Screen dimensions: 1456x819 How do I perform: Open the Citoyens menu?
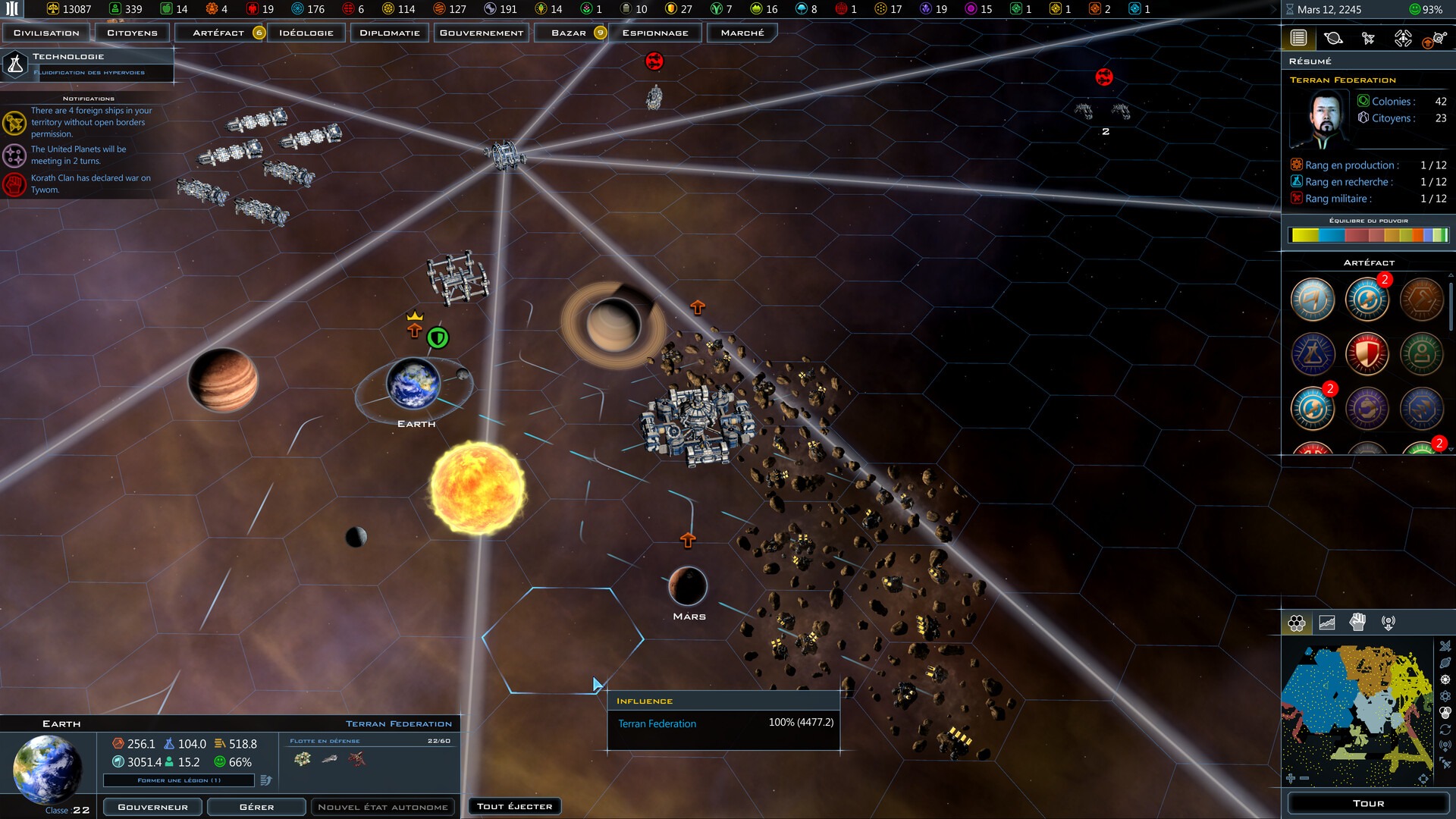[x=132, y=33]
